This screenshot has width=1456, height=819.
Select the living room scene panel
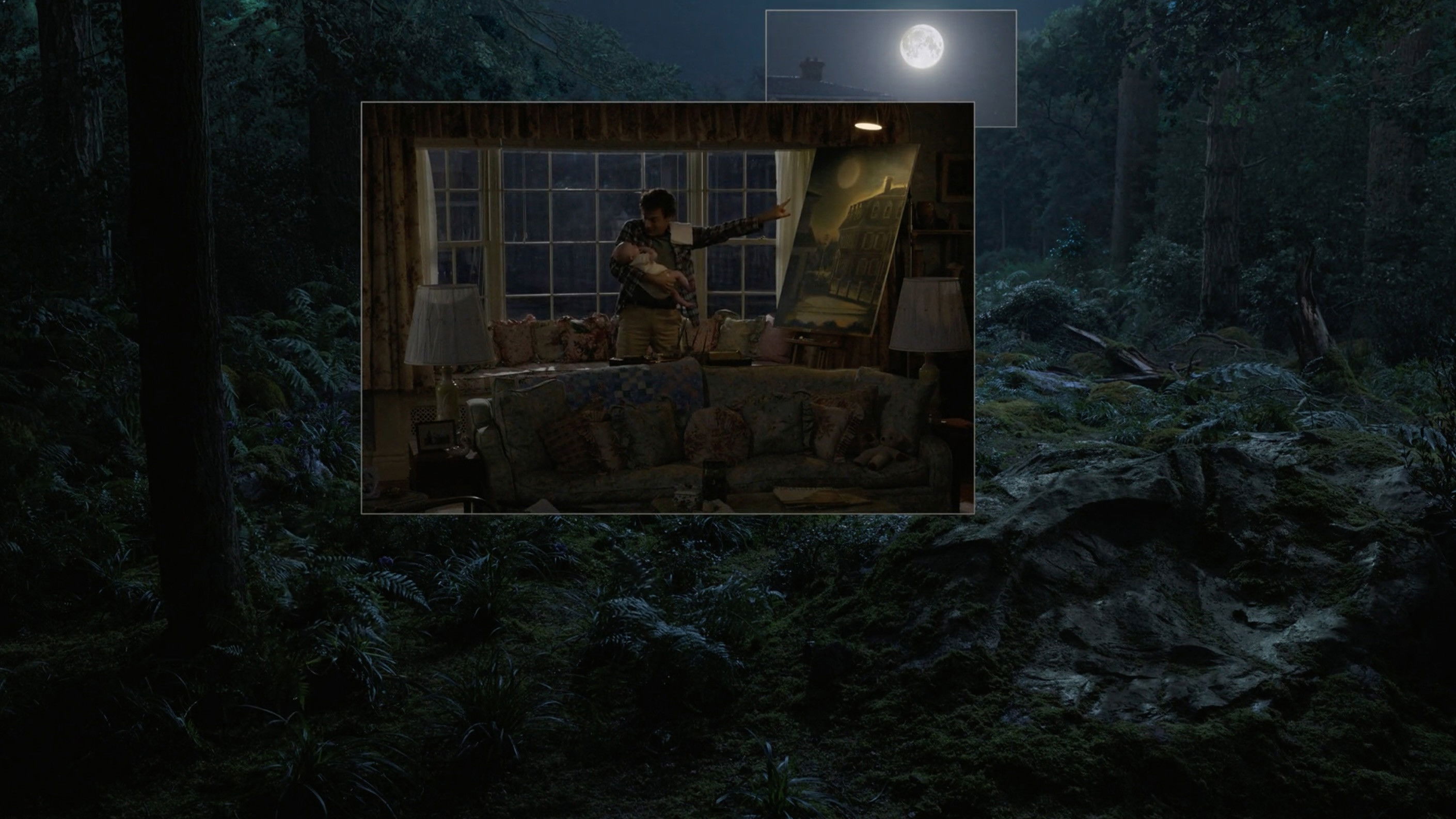[x=667, y=307]
